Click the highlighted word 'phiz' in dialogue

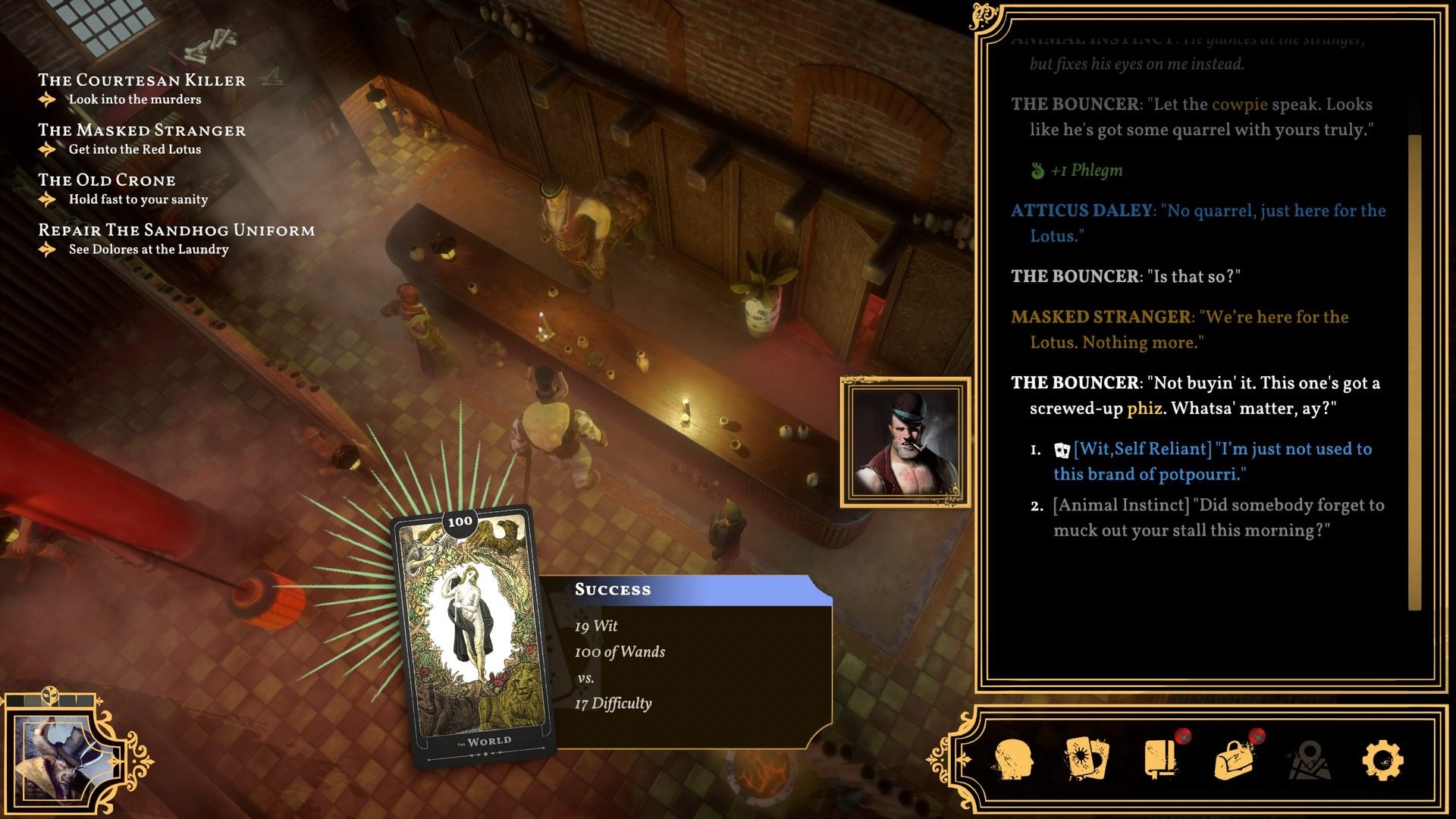[1144, 409]
